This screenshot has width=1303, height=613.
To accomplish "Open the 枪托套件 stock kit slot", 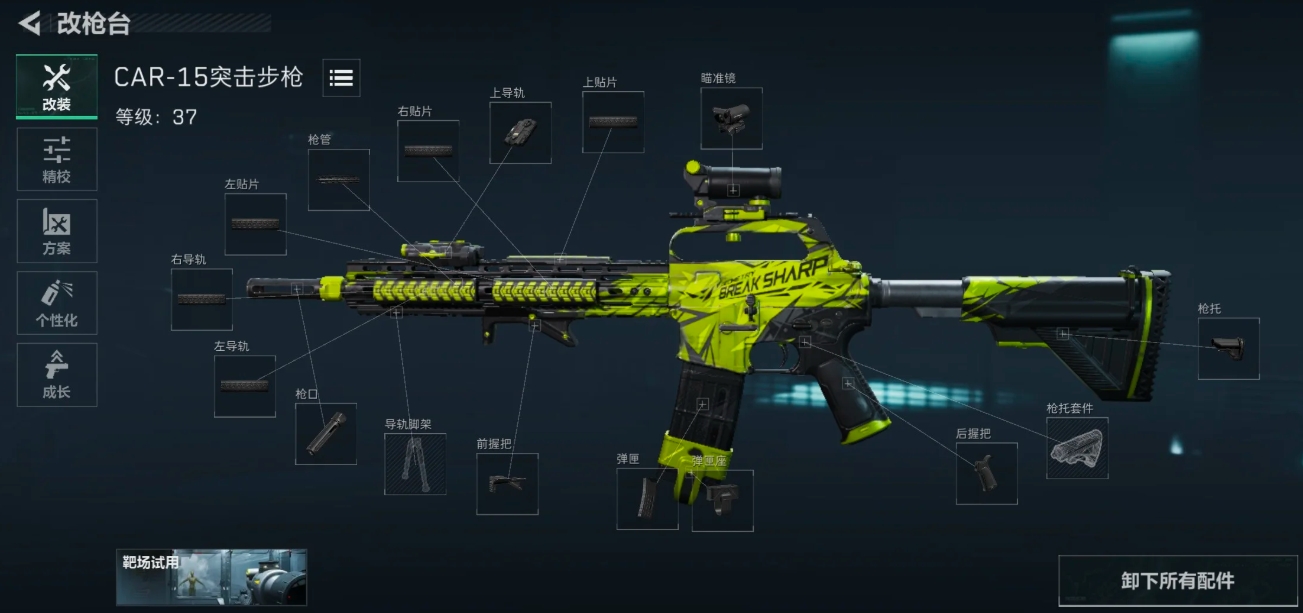I will click(x=1078, y=447).
